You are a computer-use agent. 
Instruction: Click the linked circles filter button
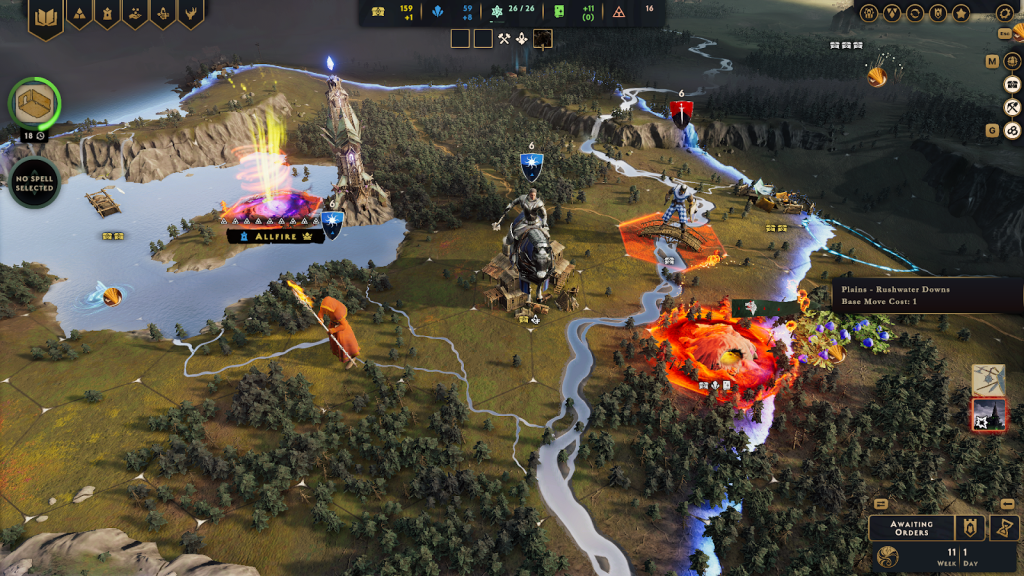[x=1011, y=130]
